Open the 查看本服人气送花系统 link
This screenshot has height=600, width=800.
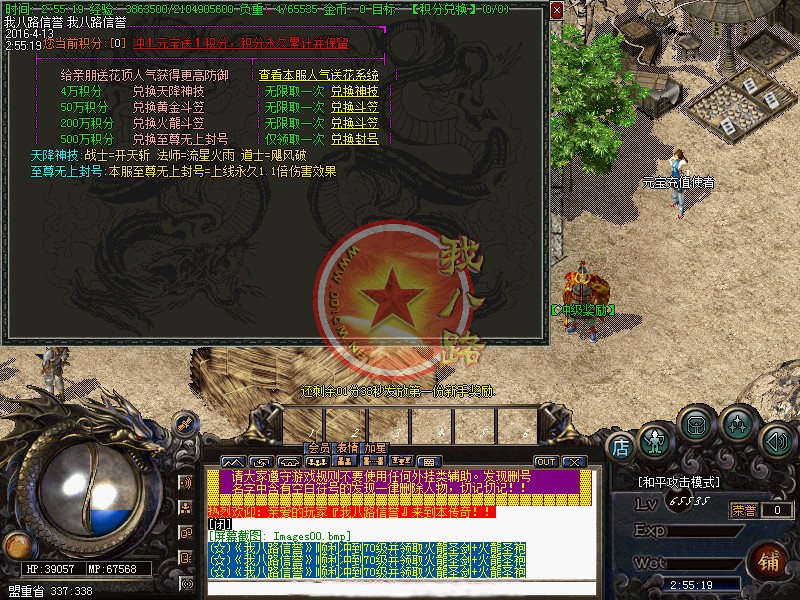point(318,75)
